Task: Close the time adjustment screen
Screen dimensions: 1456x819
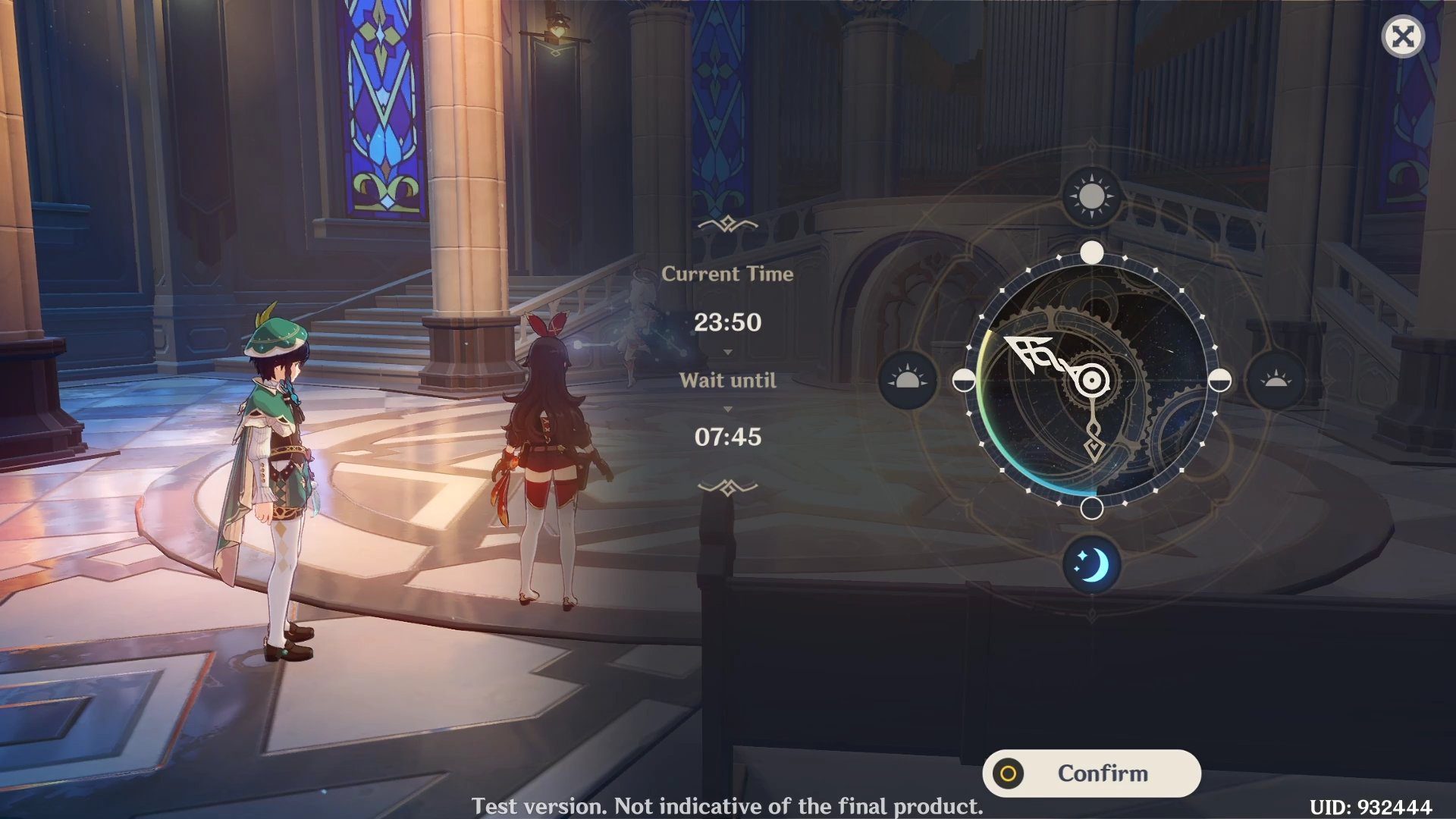Action: 1402,36
